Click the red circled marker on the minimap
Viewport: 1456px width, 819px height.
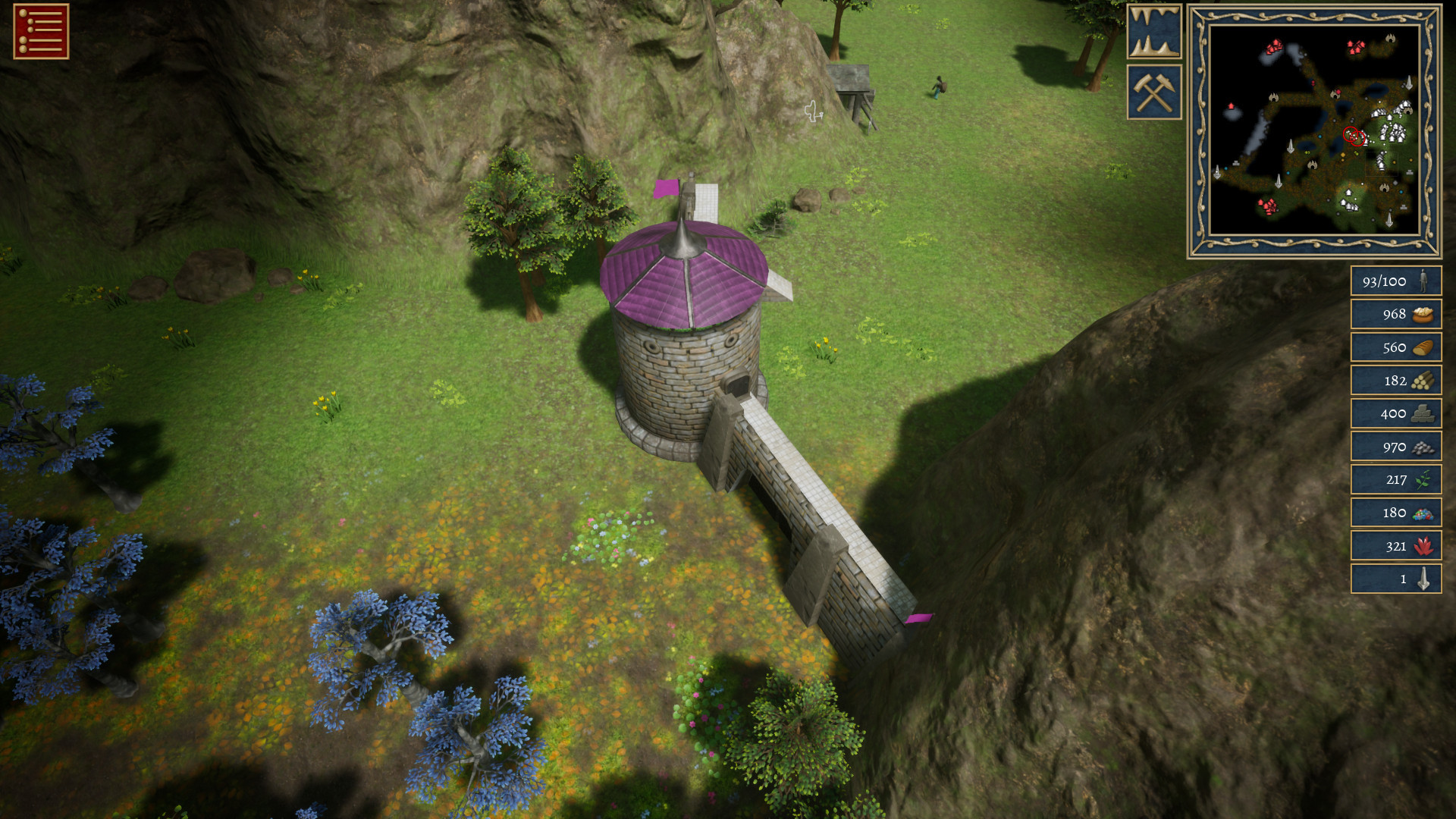(1353, 135)
